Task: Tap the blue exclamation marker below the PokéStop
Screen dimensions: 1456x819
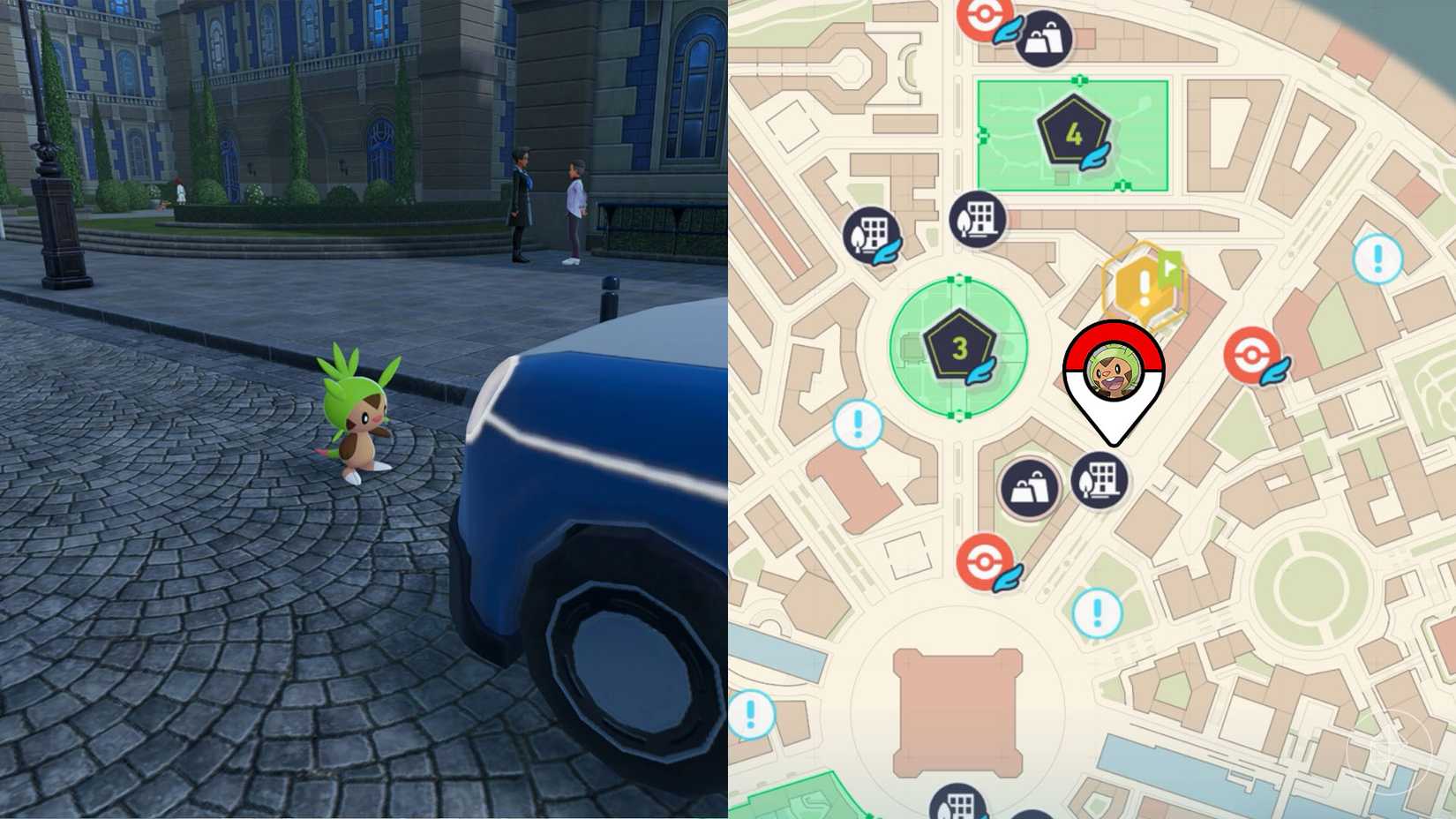Action: pos(1096,611)
